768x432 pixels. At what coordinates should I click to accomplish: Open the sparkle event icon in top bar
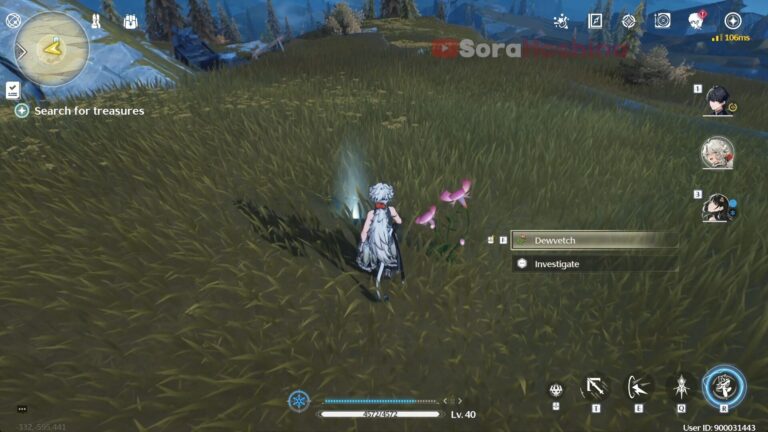tap(561, 21)
